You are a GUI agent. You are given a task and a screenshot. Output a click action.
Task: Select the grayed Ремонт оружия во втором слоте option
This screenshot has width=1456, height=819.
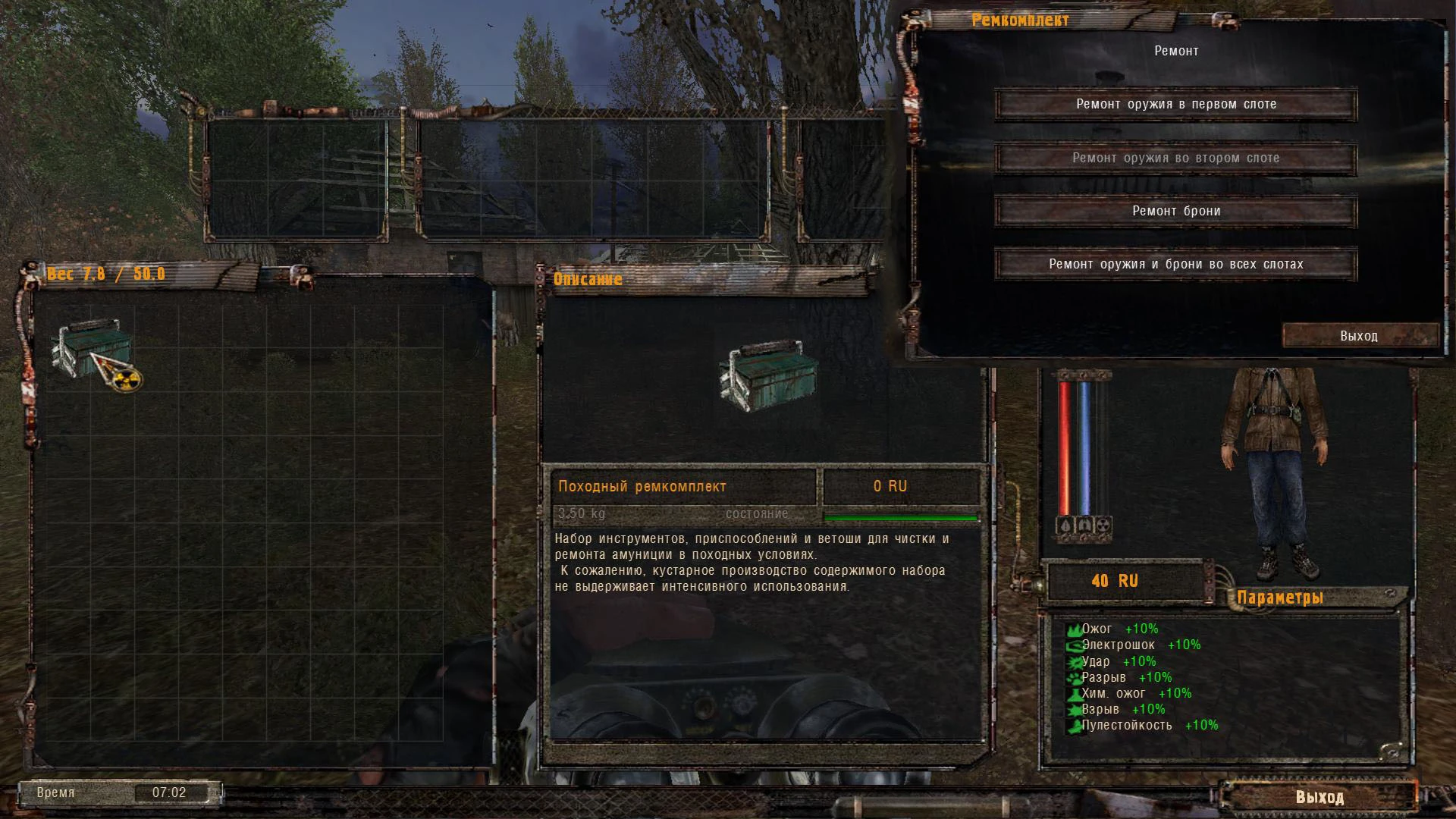pyautogui.click(x=1176, y=158)
